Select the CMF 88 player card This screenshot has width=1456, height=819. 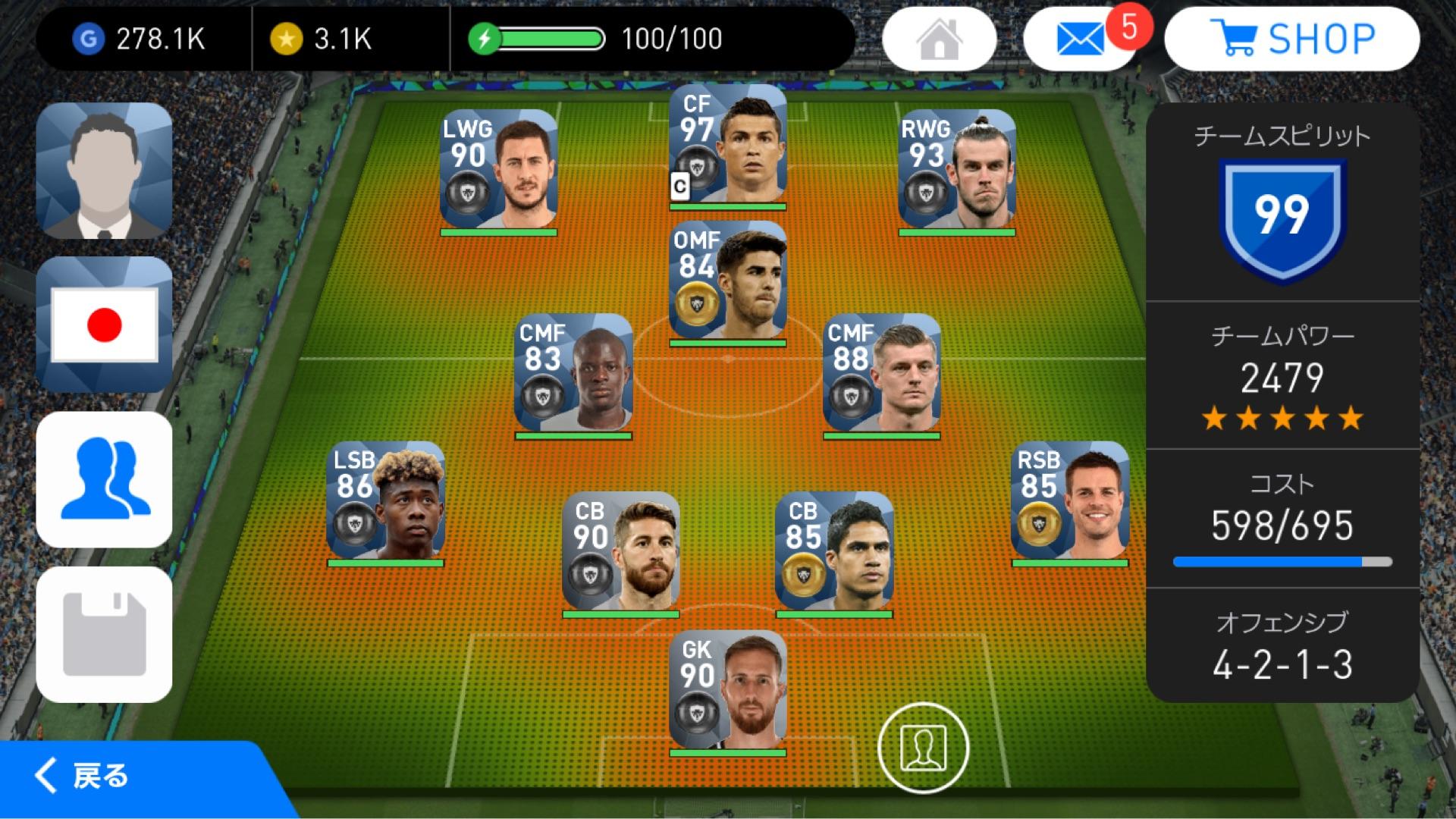882,375
